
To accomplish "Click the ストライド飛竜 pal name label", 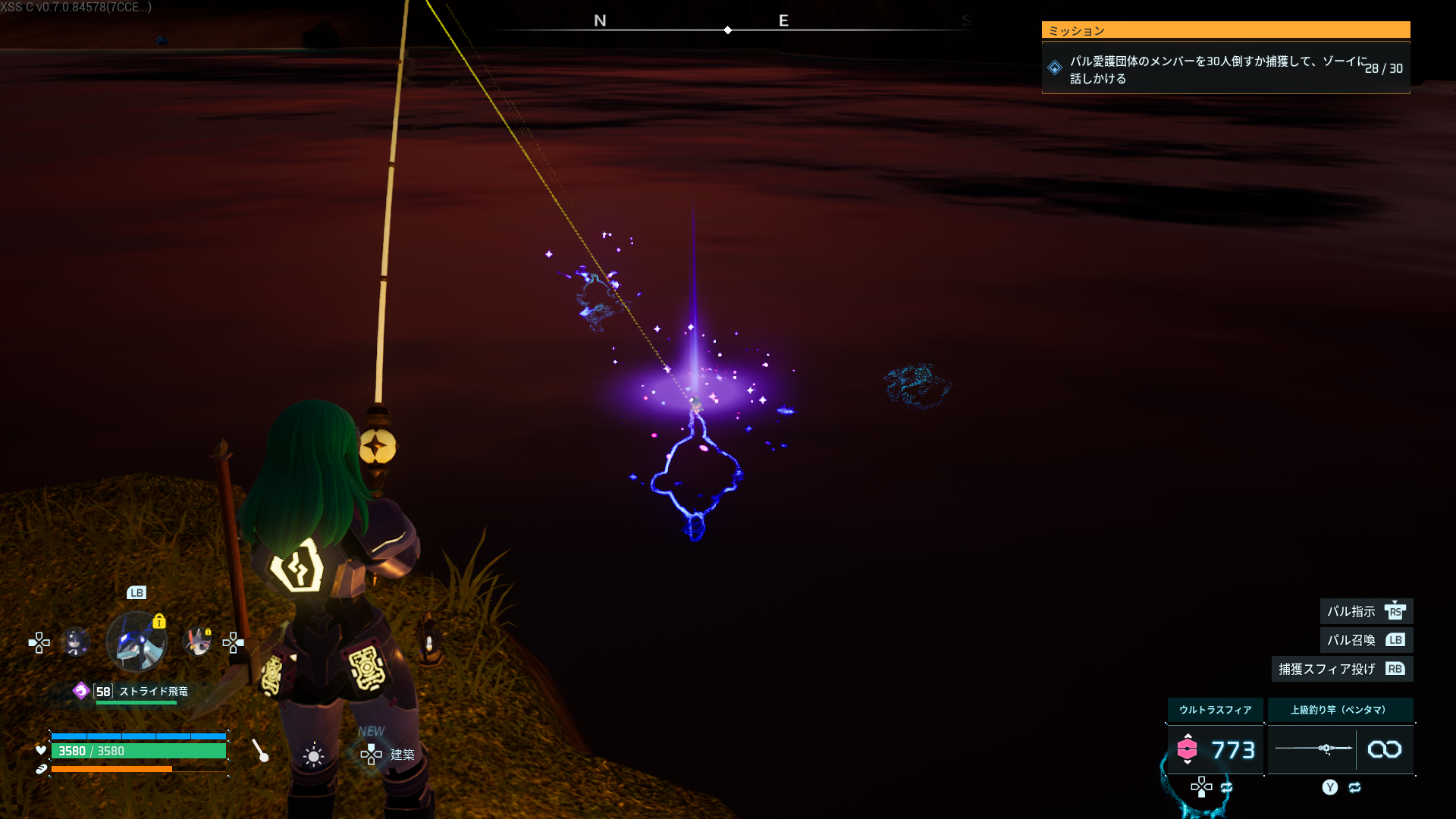I will coord(153,691).
